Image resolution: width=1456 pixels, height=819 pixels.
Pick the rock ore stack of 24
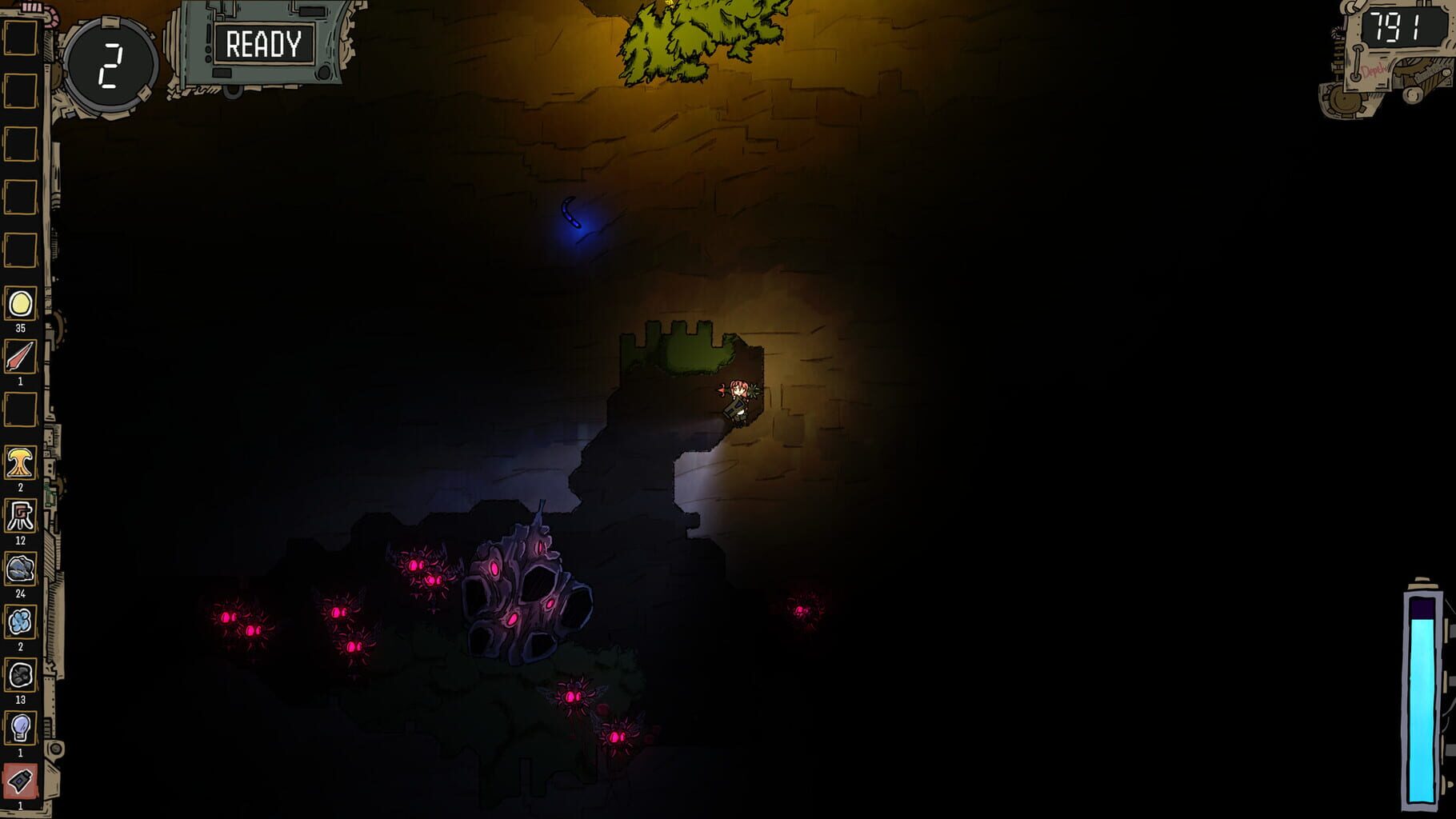[22, 569]
